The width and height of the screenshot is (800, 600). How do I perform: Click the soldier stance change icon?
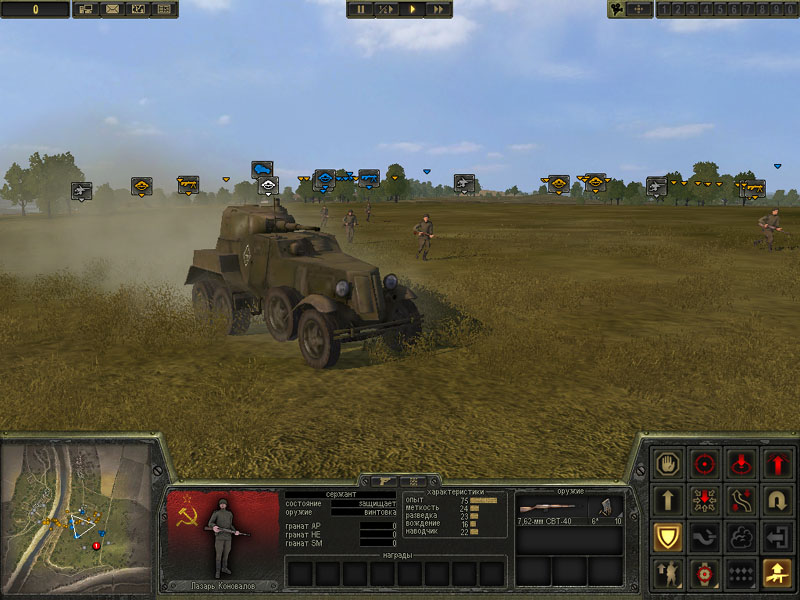668,573
